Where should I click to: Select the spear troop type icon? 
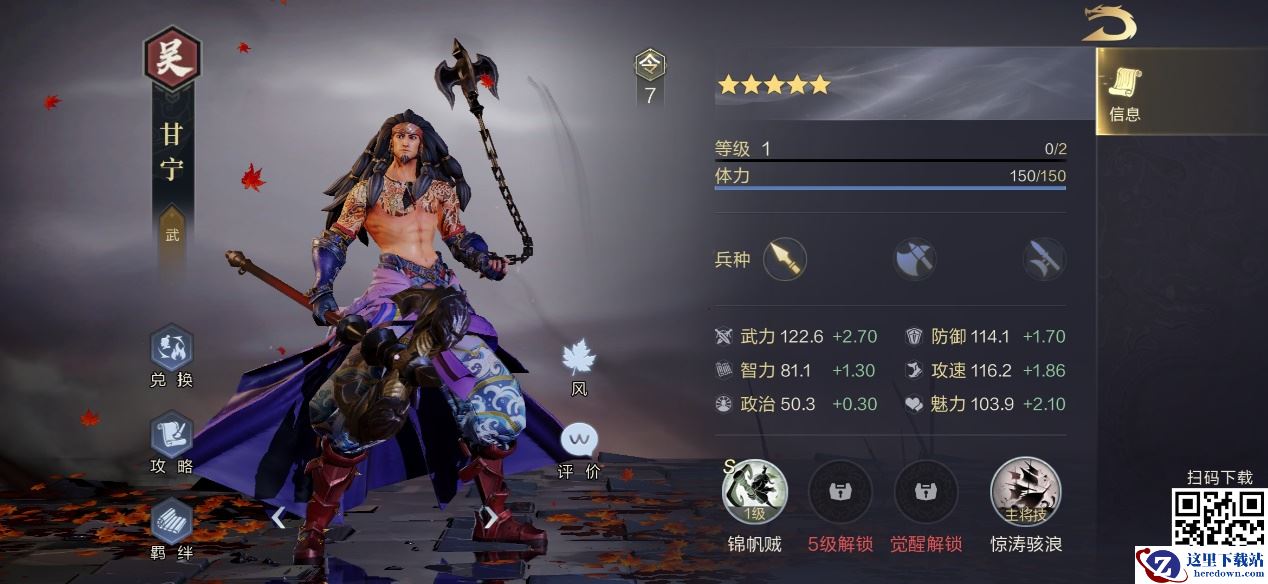[x=784, y=260]
